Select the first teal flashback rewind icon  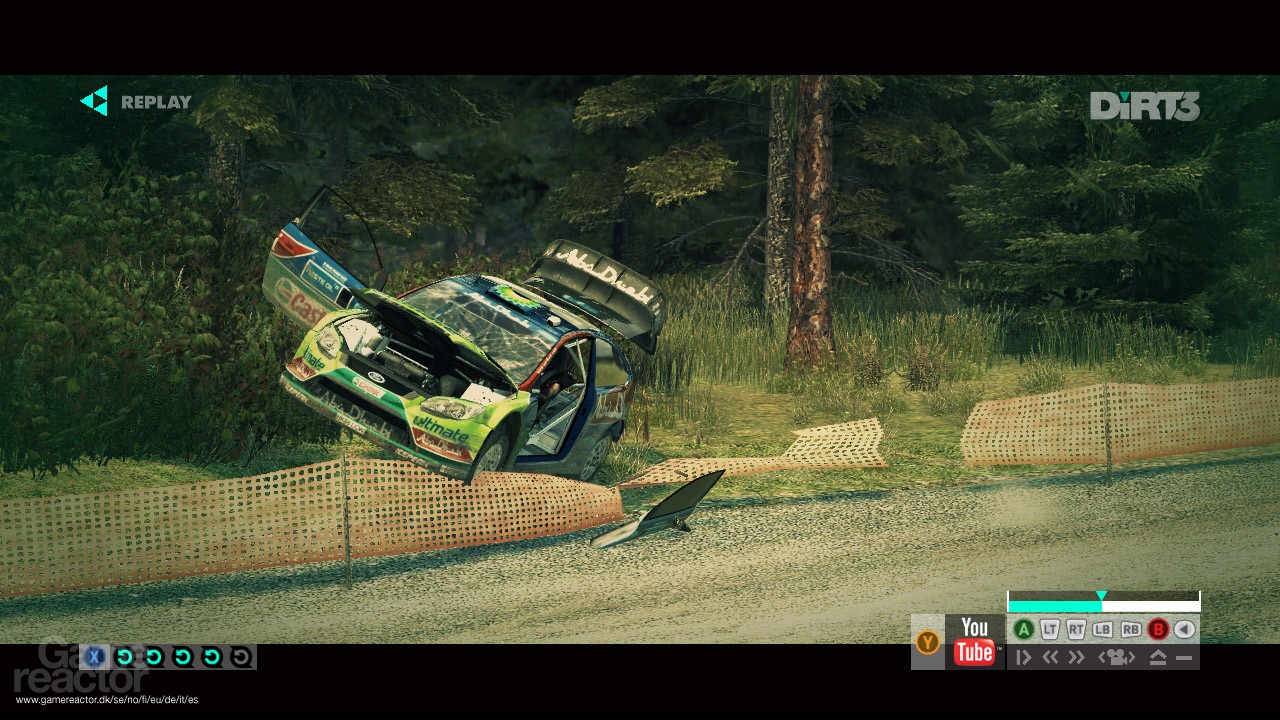(x=123, y=656)
